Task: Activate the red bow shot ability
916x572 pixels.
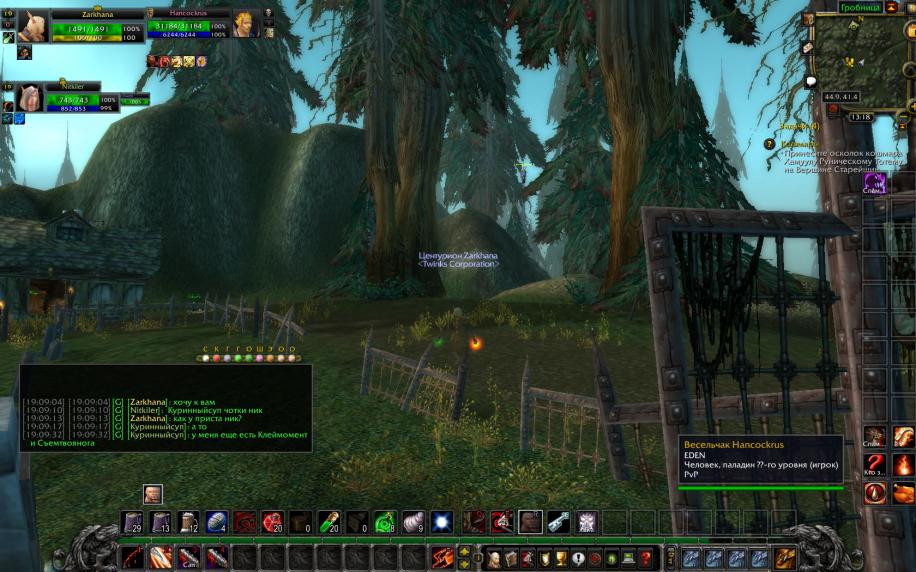Action: coord(133,557)
